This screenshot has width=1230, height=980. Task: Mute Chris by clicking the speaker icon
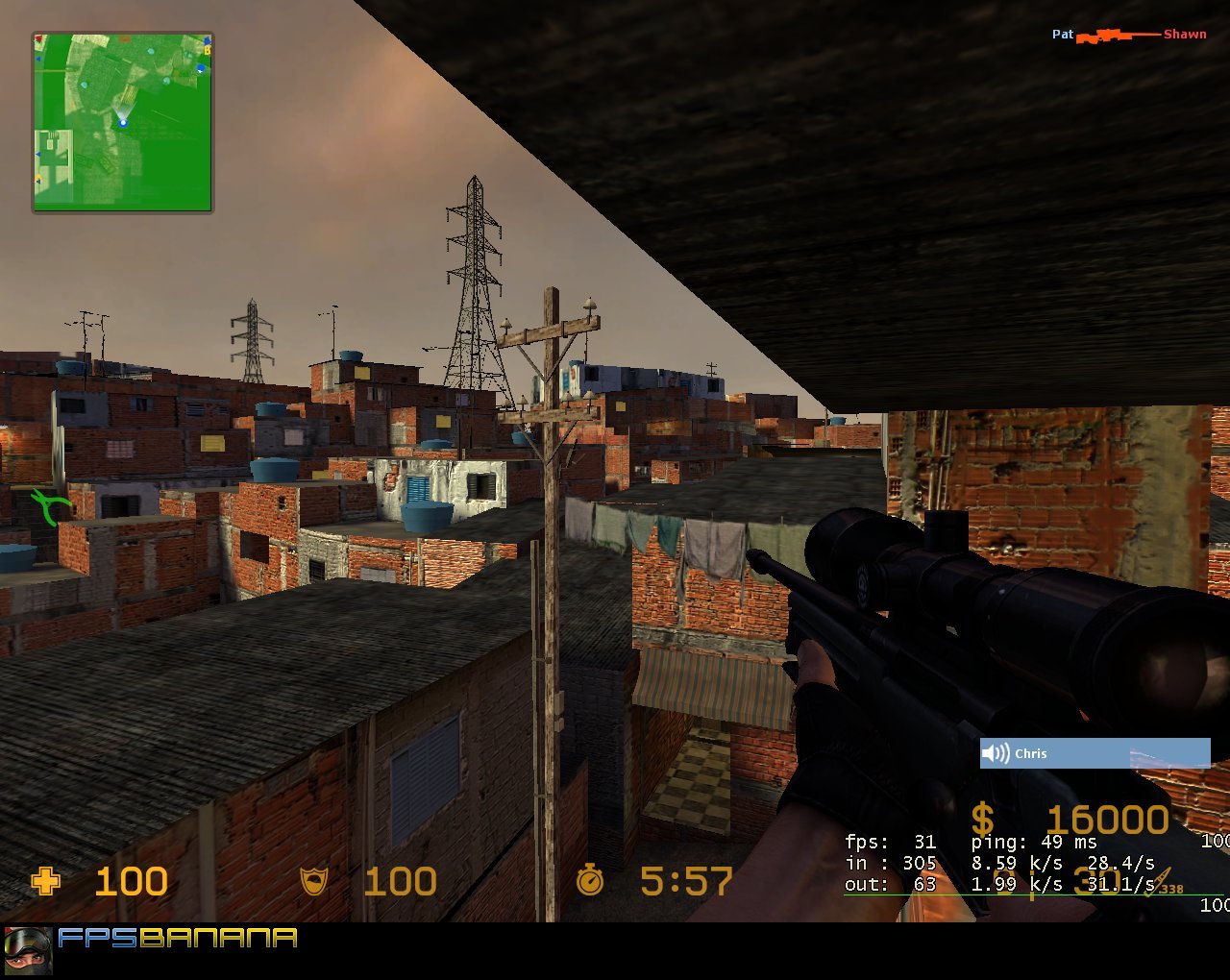click(996, 753)
